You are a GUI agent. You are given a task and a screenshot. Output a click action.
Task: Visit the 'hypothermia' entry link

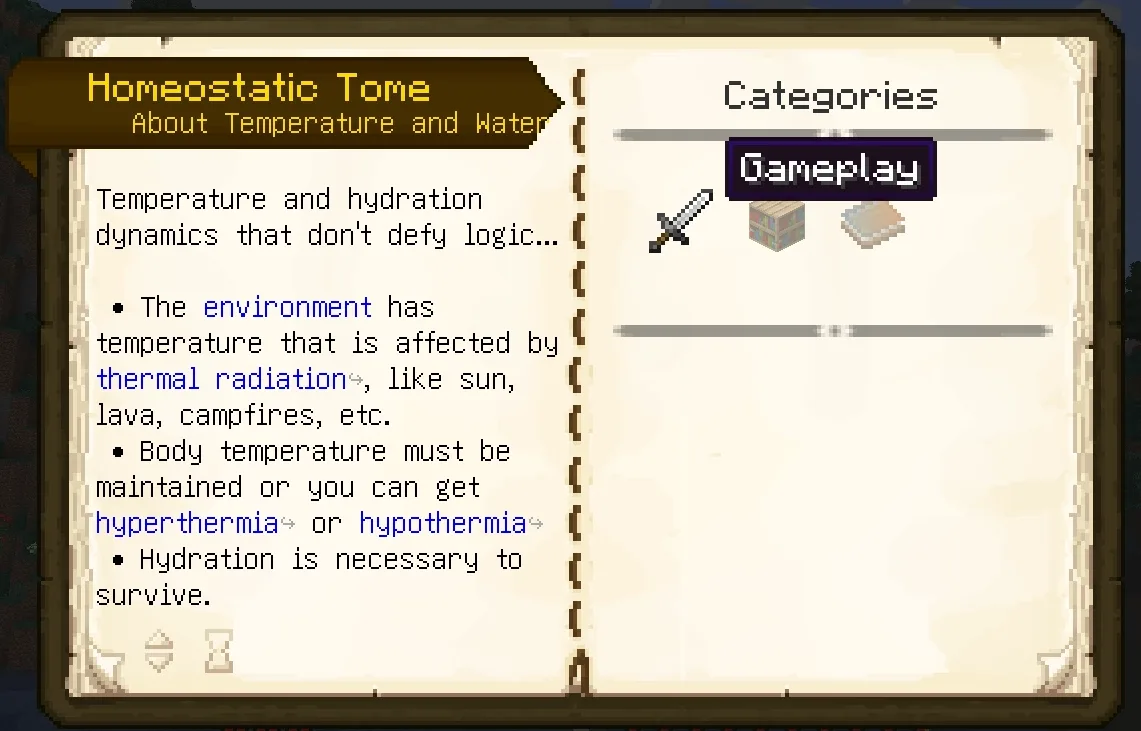(442, 523)
